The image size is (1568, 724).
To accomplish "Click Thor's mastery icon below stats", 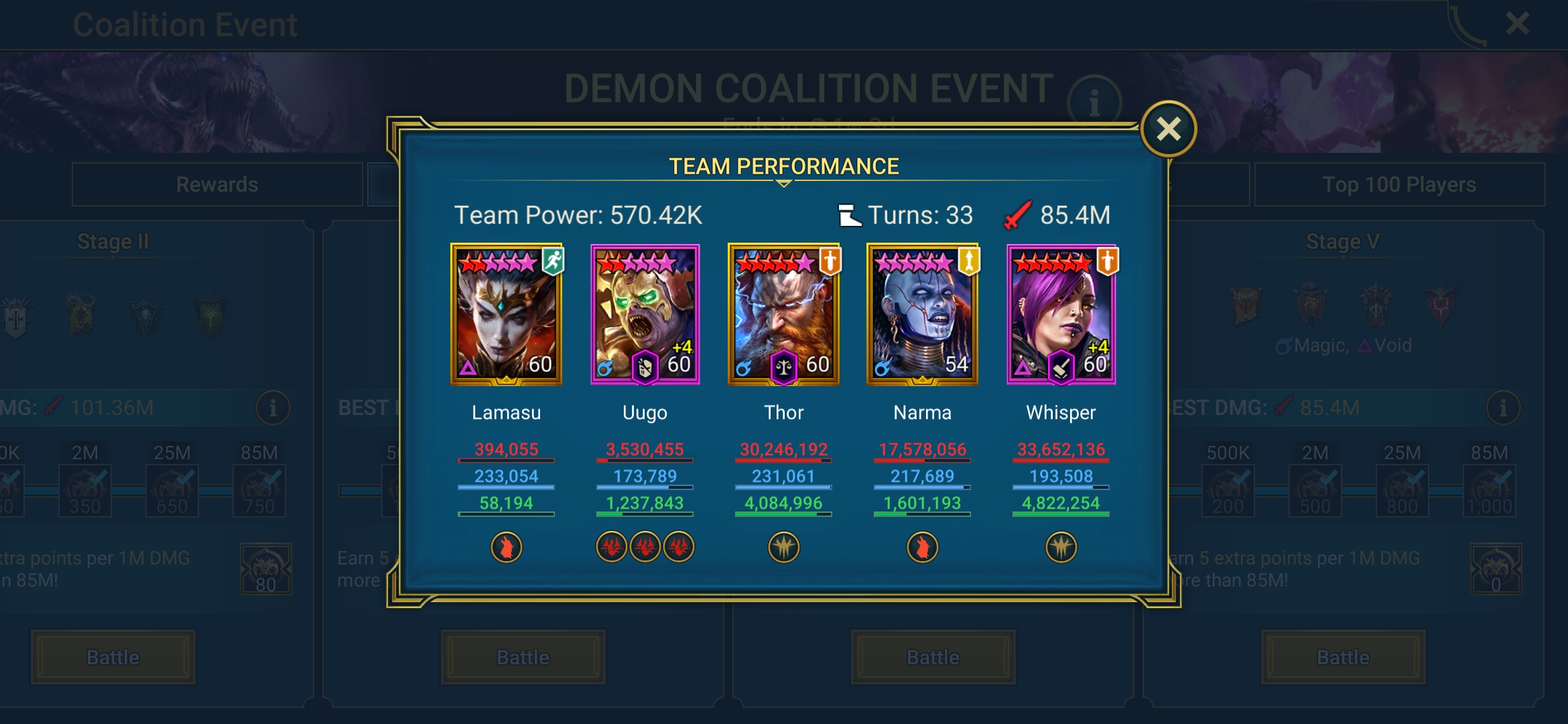I will pyautogui.click(x=784, y=547).
